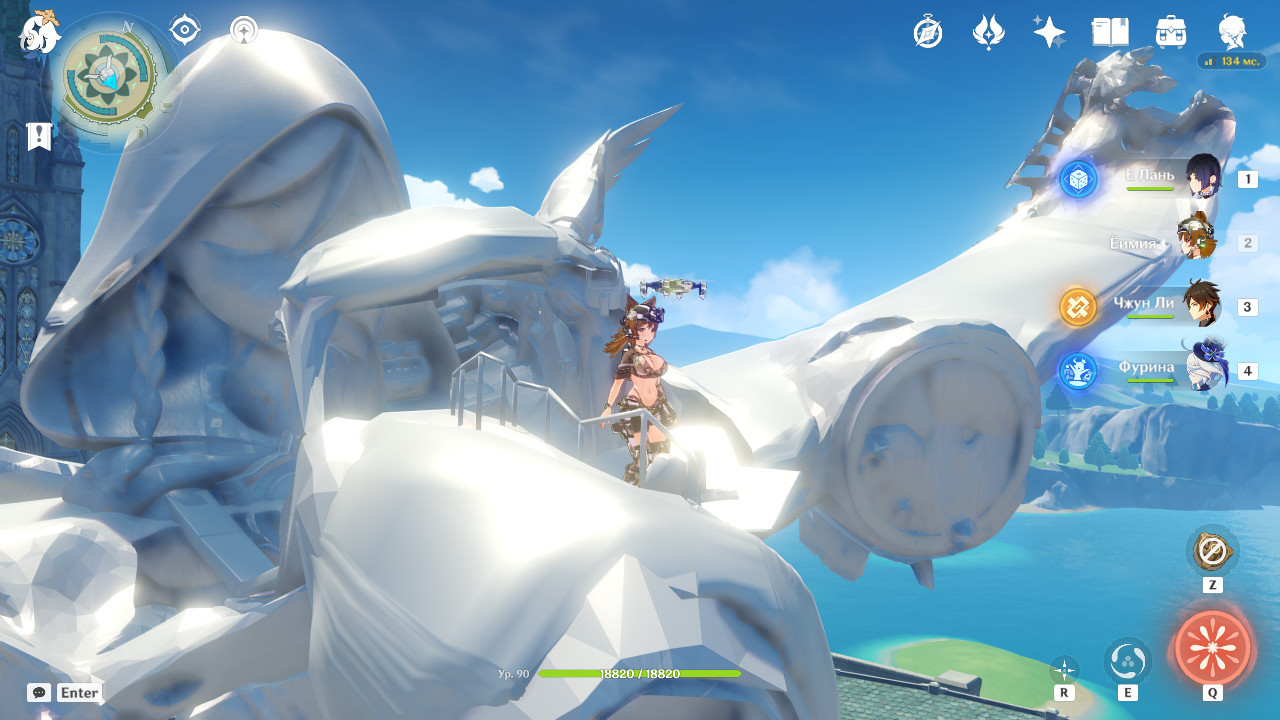Viewport: 1280px width, 720px height.
Task: Unleash the elemental burst with the Q icon
Action: pos(1211,650)
